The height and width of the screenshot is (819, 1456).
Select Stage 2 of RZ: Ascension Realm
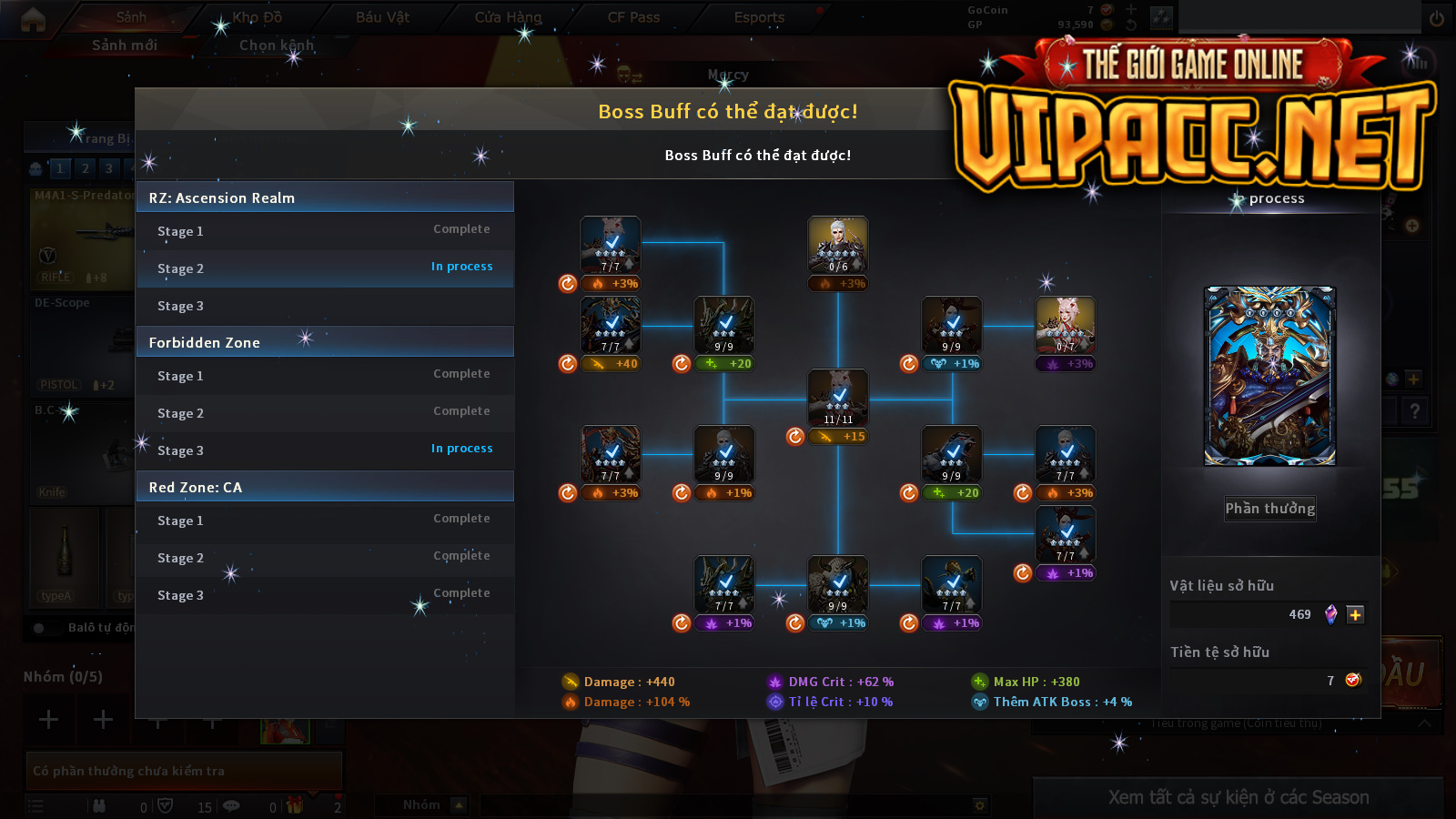point(325,268)
